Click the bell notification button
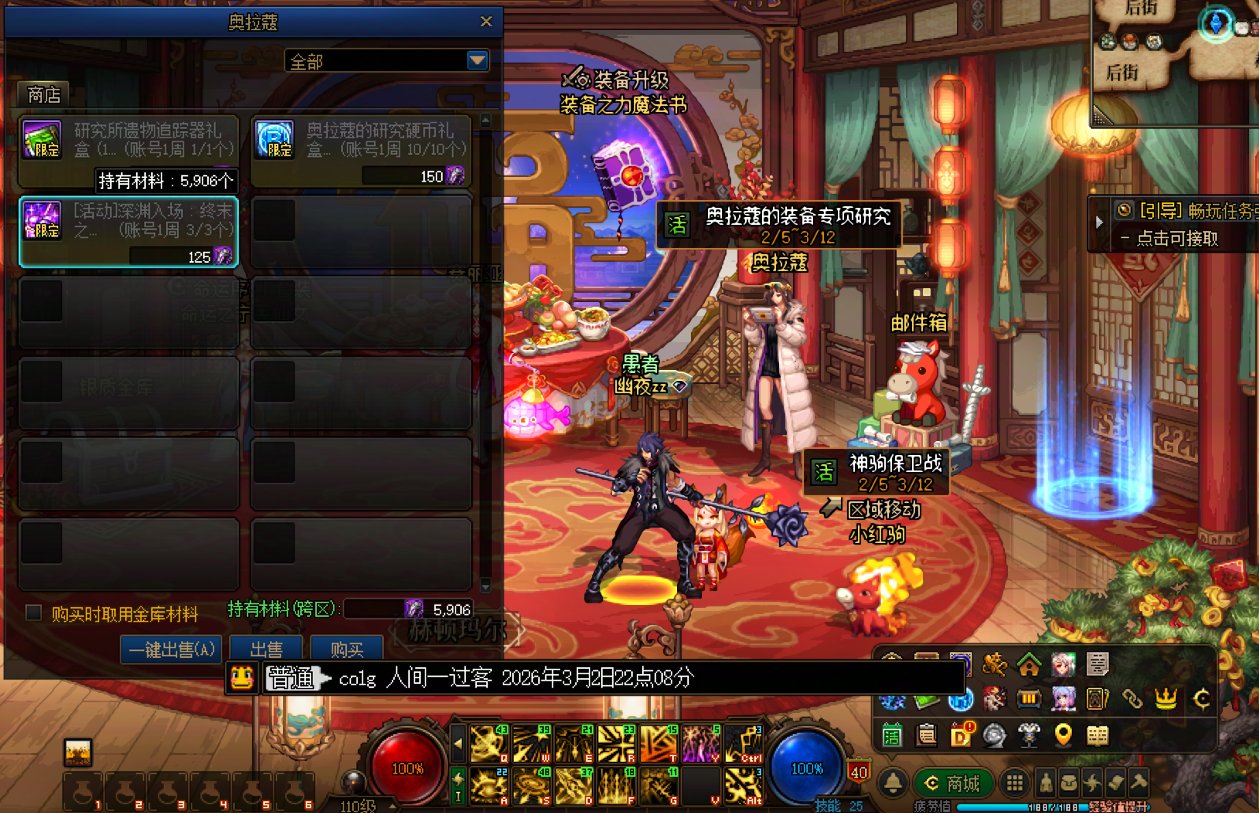The image size is (1259, 813). click(893, 783)
